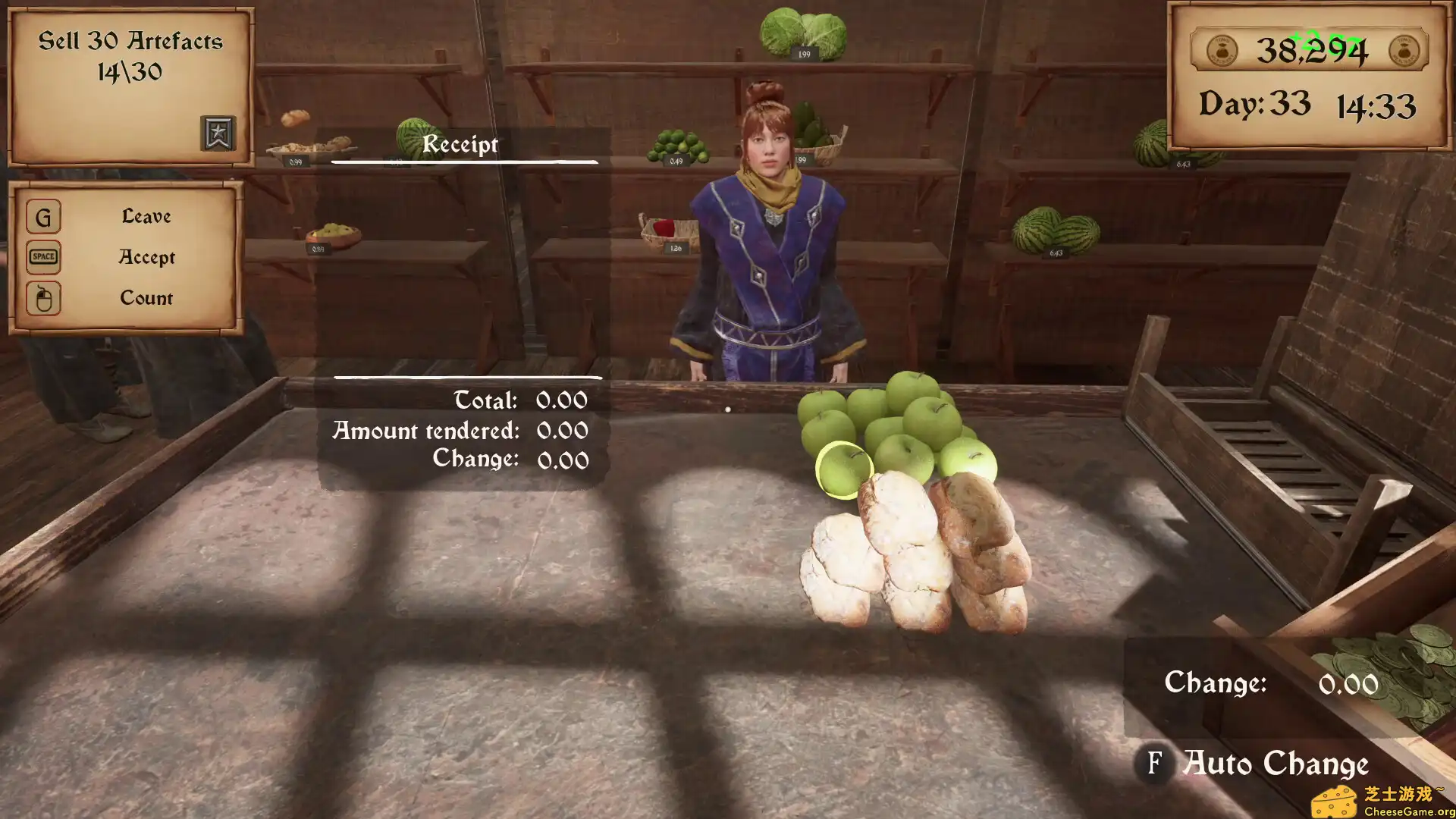Click the mouse icon beside Count
The image size is (1456, 819).
point(43,298)
